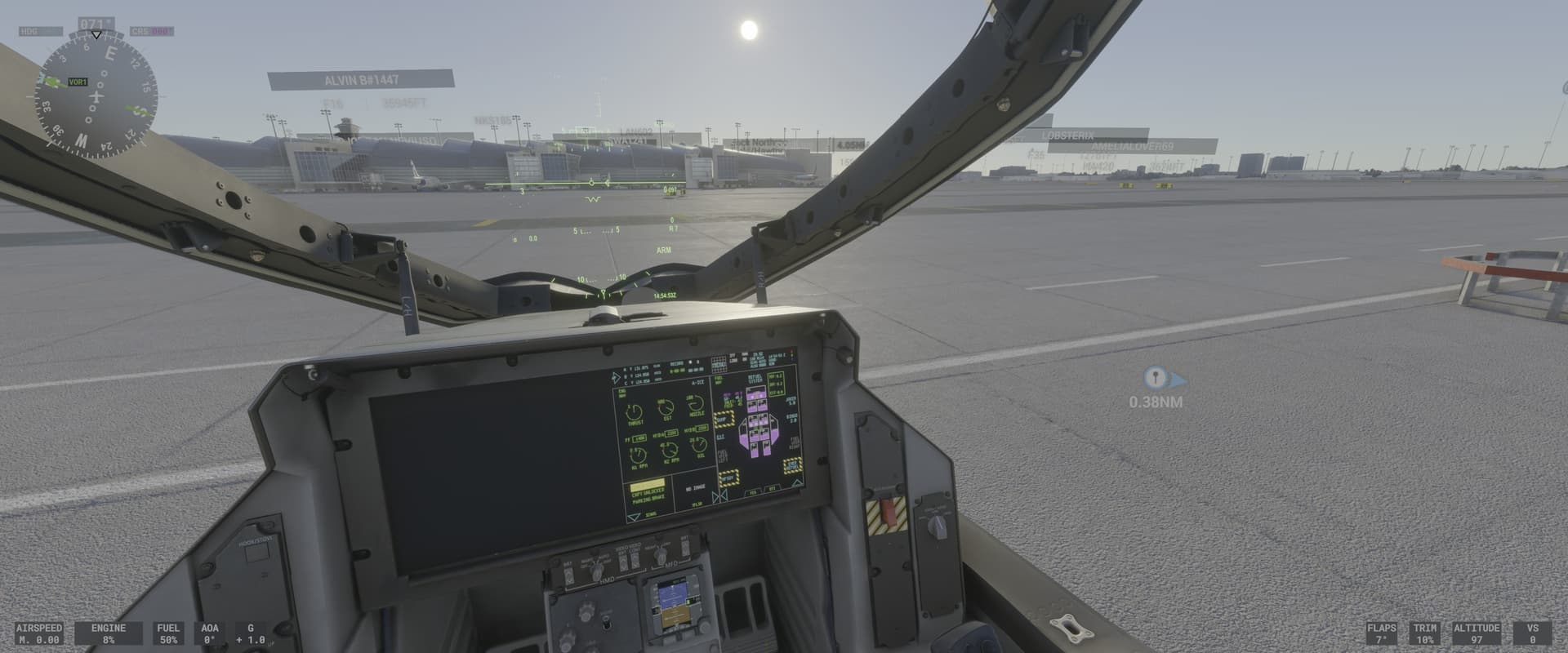This screenshot has width=1568, height=653.
Task: Click the VOR1 indicator on the compass gauge
Action: coord(78,82)
